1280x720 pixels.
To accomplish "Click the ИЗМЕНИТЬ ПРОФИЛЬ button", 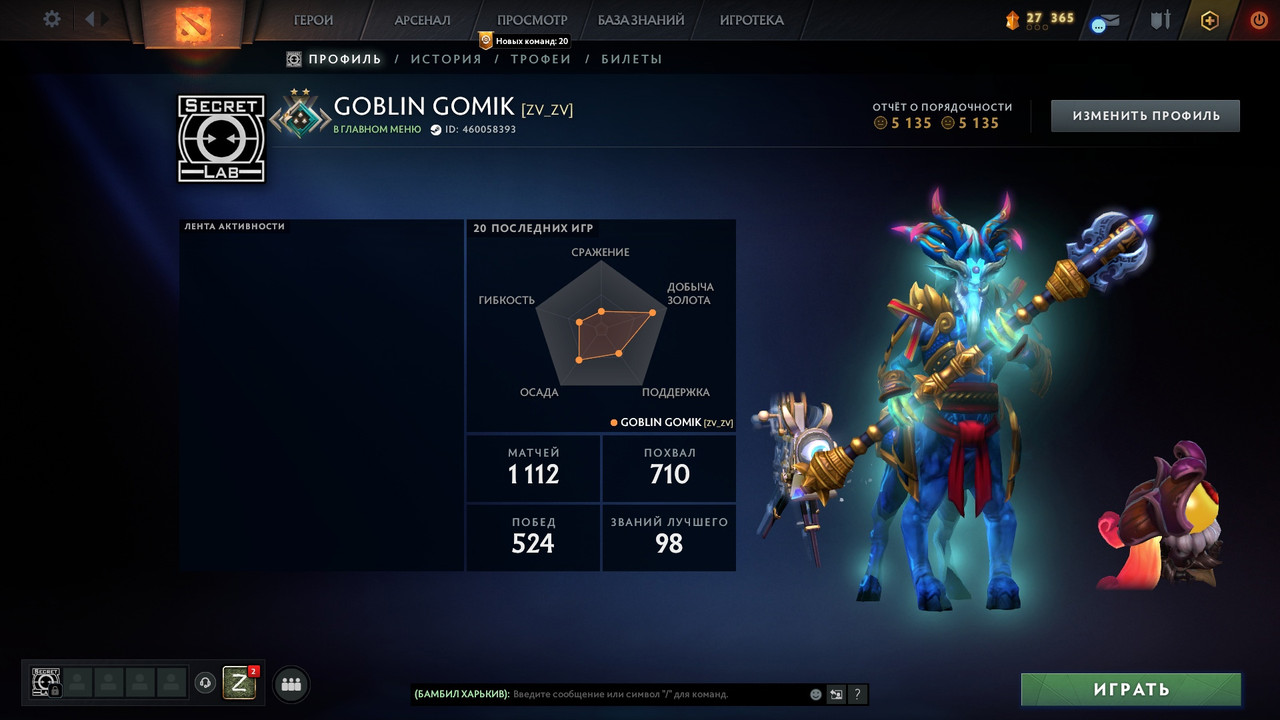I will (1145, 116).
